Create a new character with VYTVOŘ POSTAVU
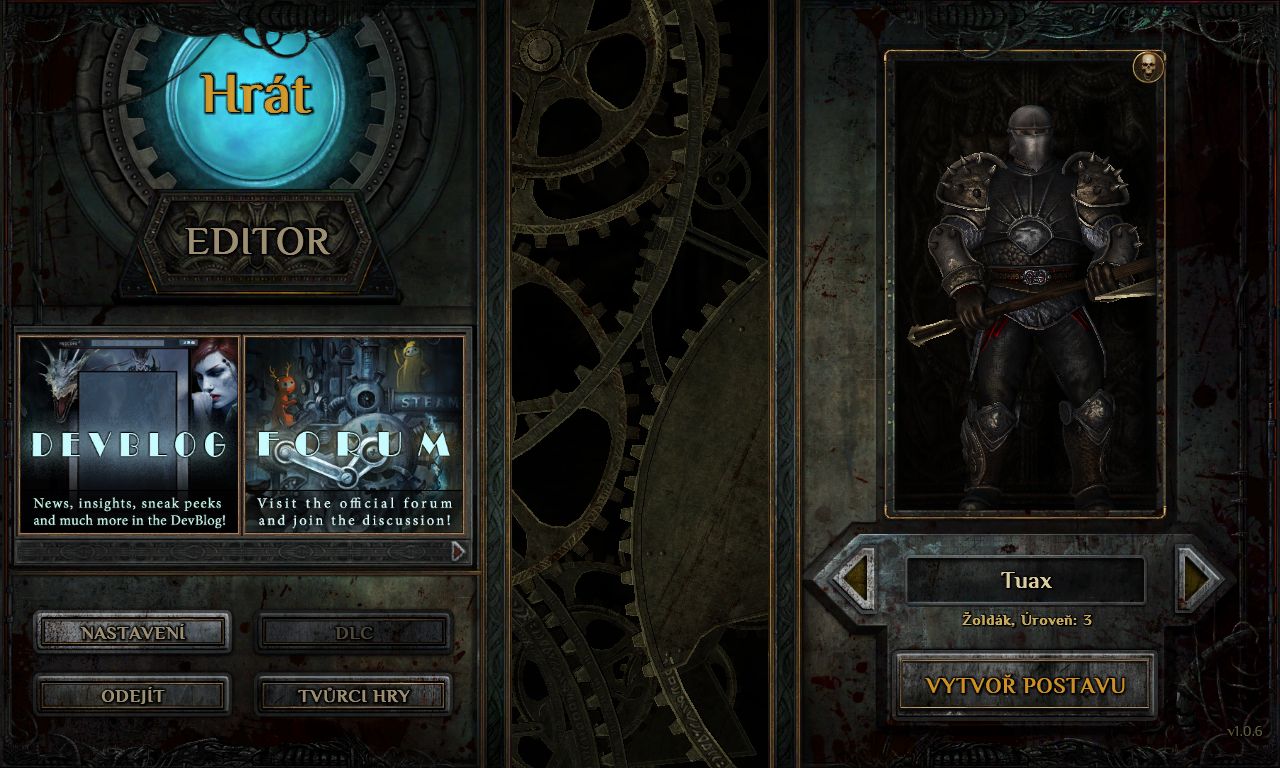Image resolution: width=1280 pixels, height=768 pixels. pyautogui.click(x=1025, y=686)
